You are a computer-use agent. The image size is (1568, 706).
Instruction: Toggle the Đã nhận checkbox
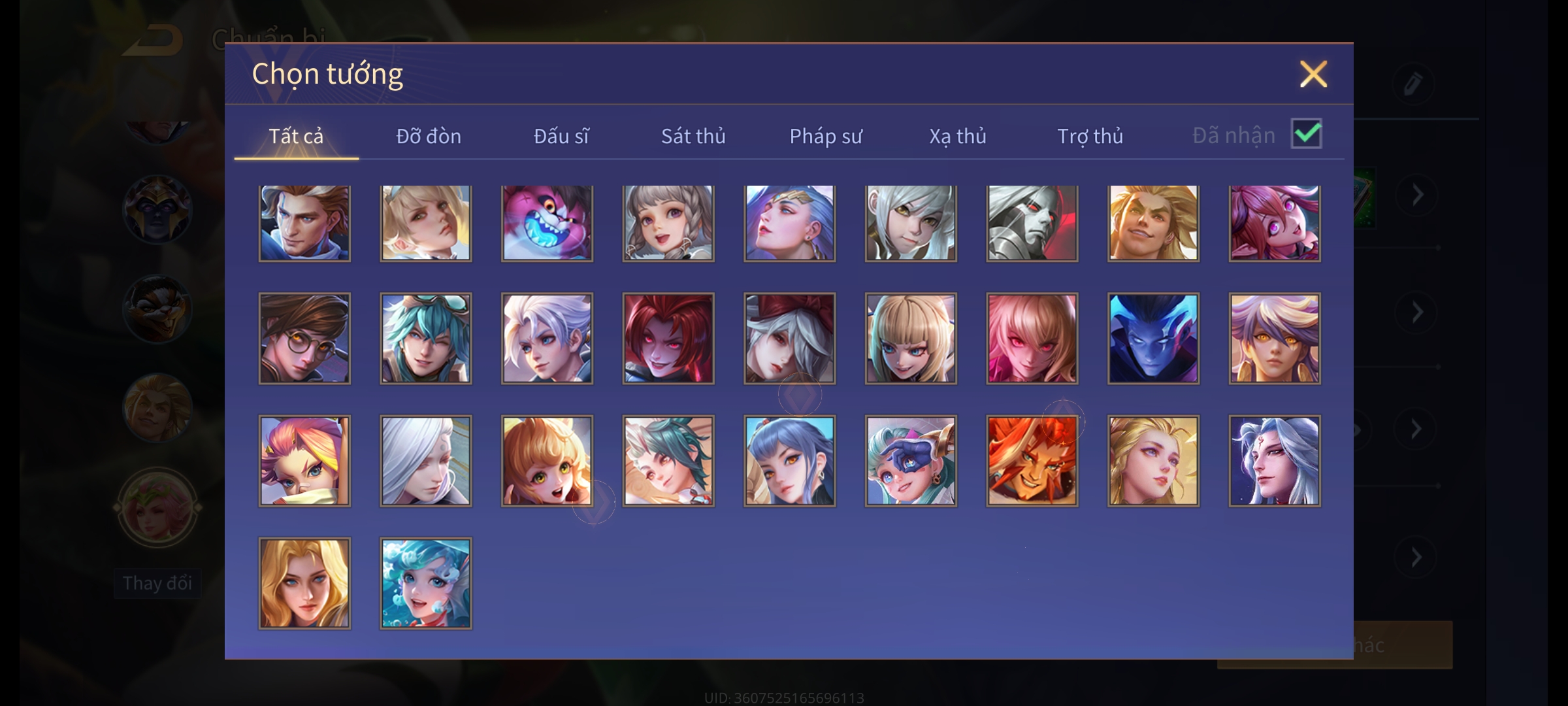coord(1307,134)
